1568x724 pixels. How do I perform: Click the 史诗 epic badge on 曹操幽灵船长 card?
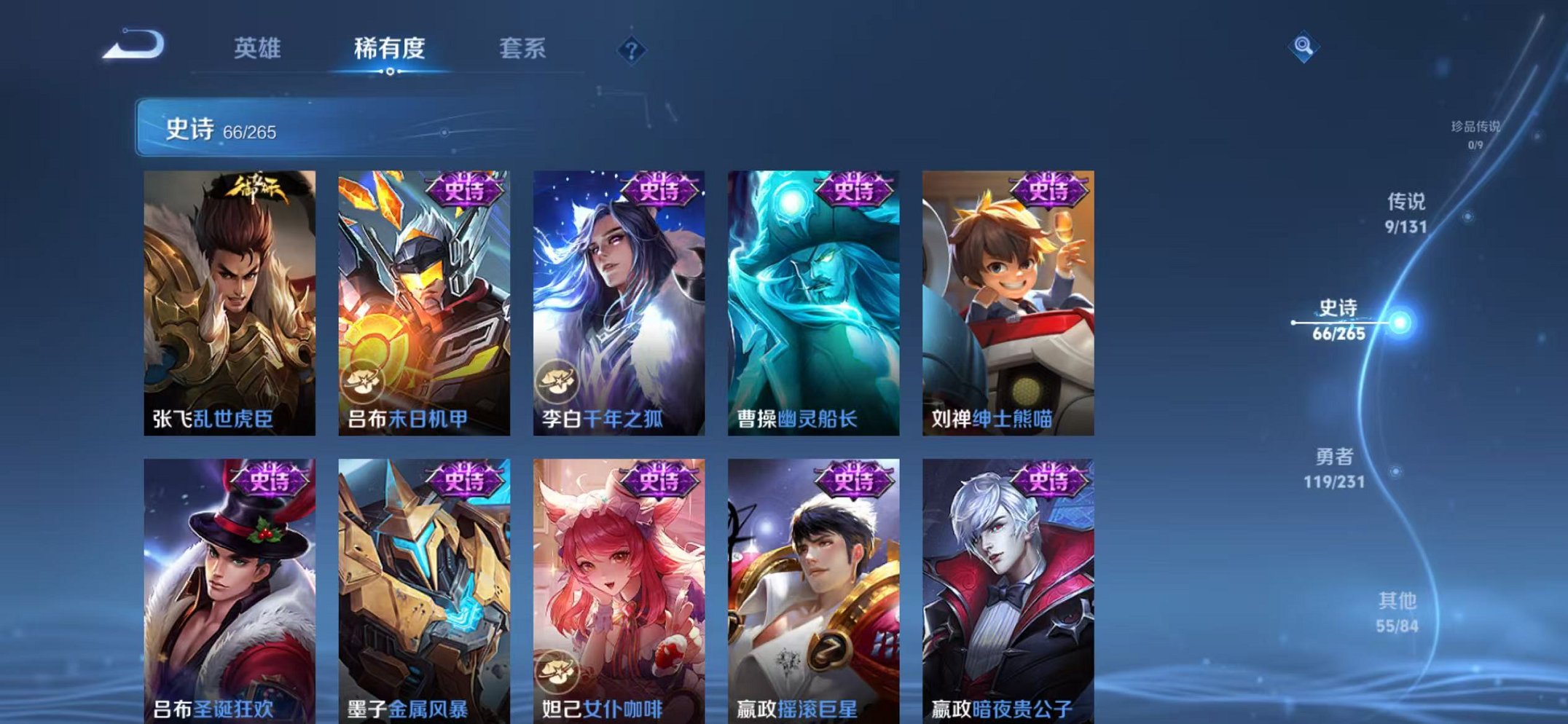point(854,190)
